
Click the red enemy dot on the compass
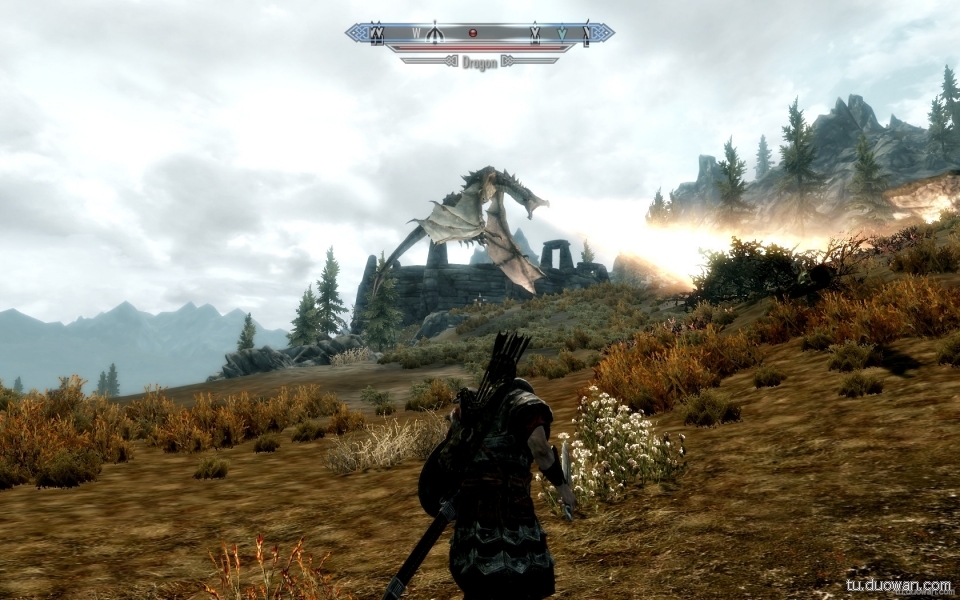[x=473, y=33]
